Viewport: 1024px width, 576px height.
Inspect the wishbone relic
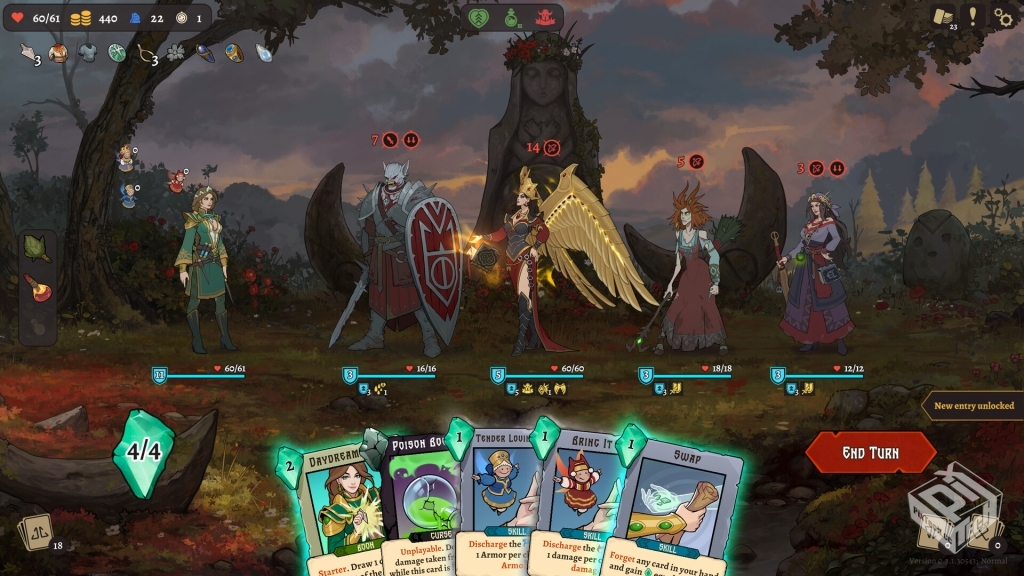(145, 53)
